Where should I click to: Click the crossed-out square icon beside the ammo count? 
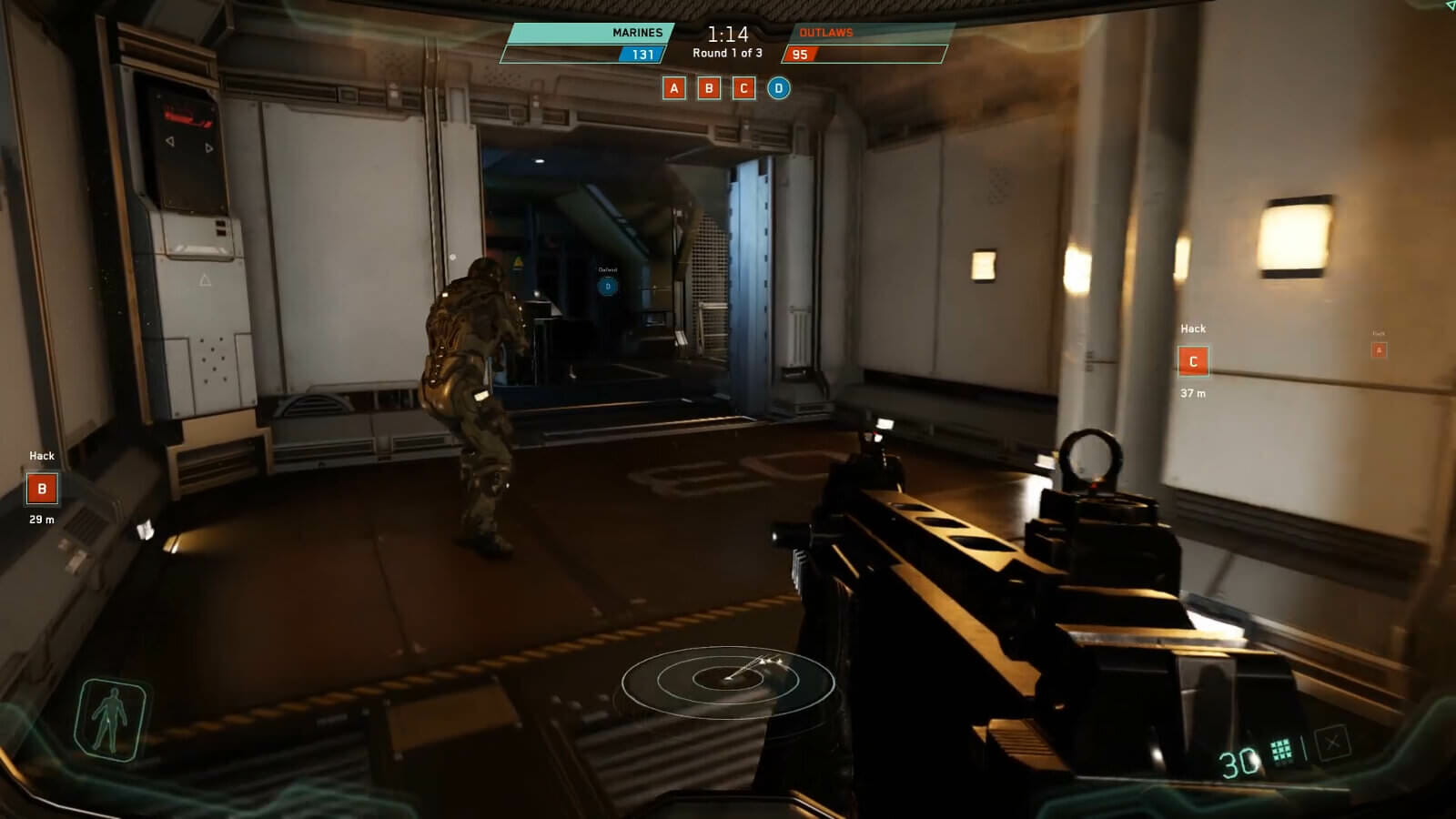pyautogui.click(x=1332, y=743)
